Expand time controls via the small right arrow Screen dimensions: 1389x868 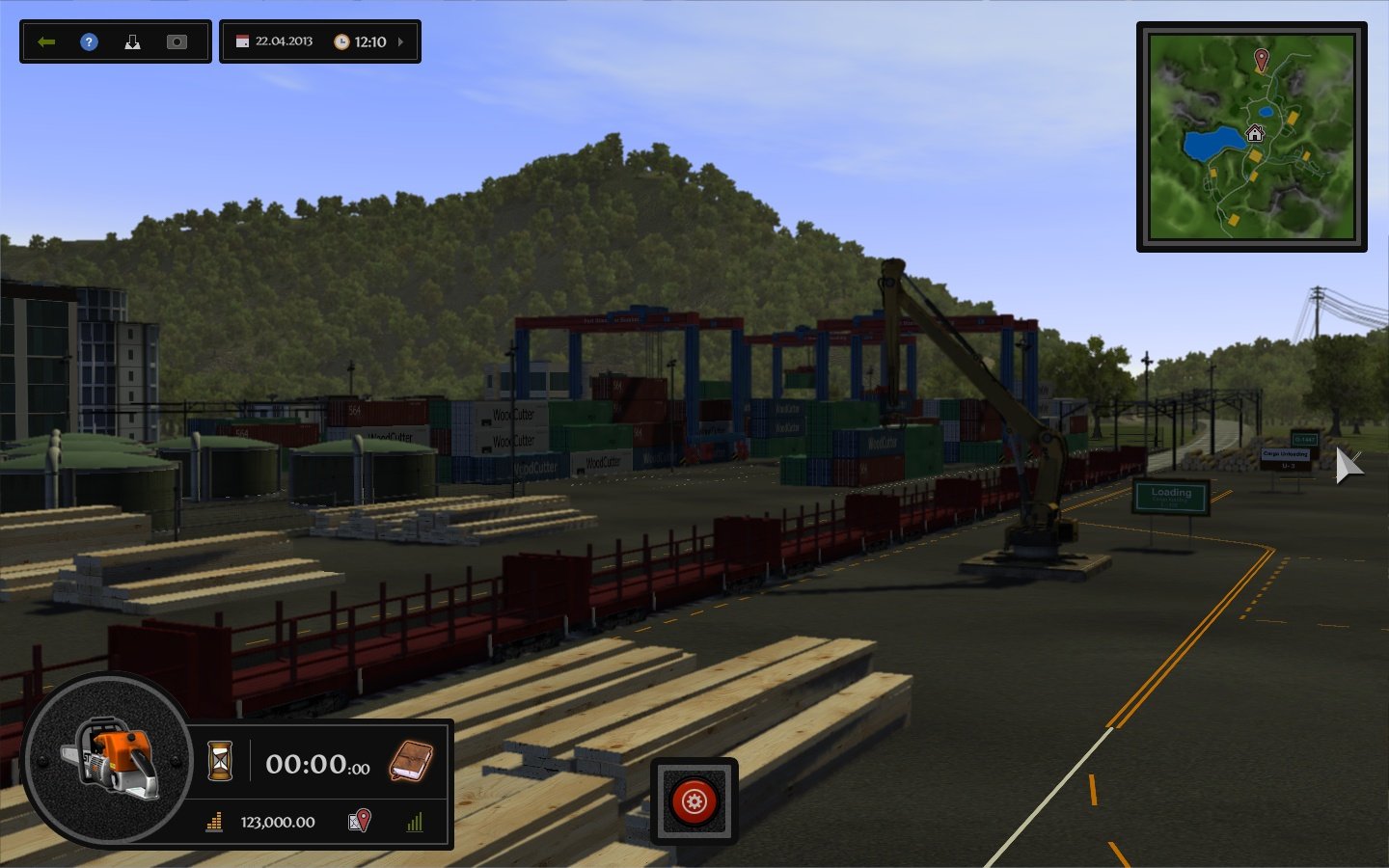[x=399, y=41]
